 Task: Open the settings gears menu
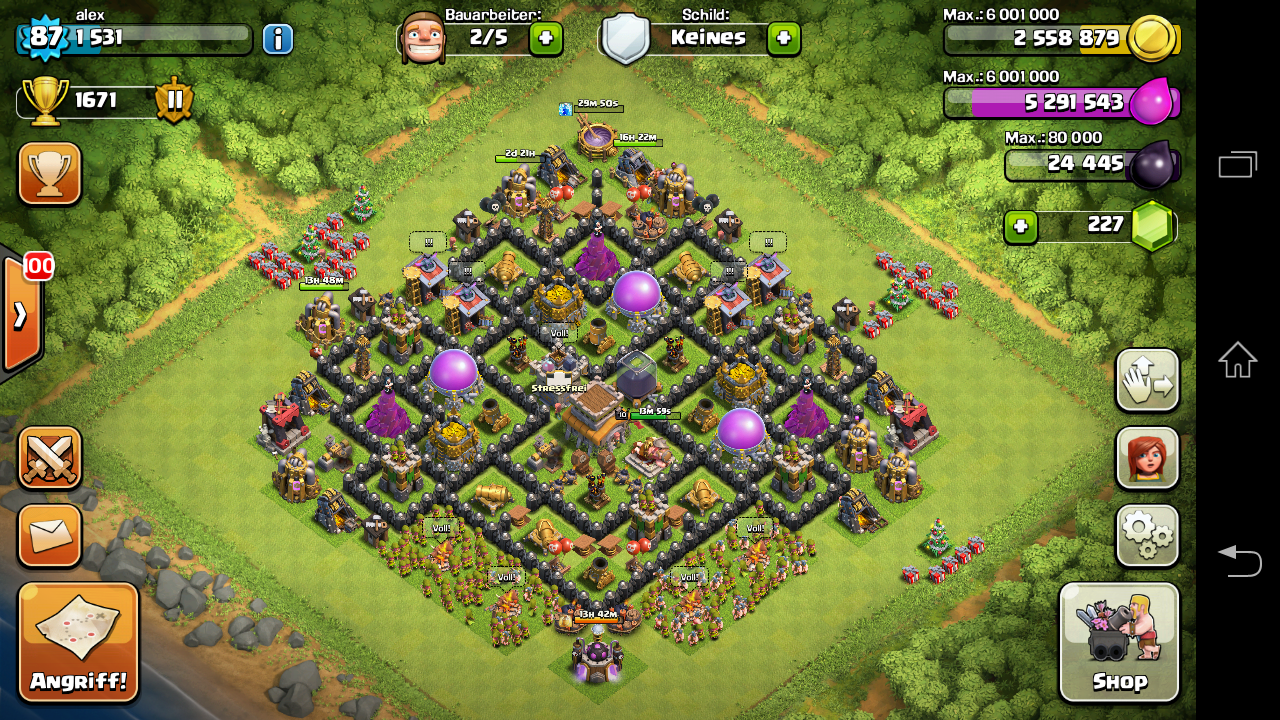click(x=1147, y=536)
